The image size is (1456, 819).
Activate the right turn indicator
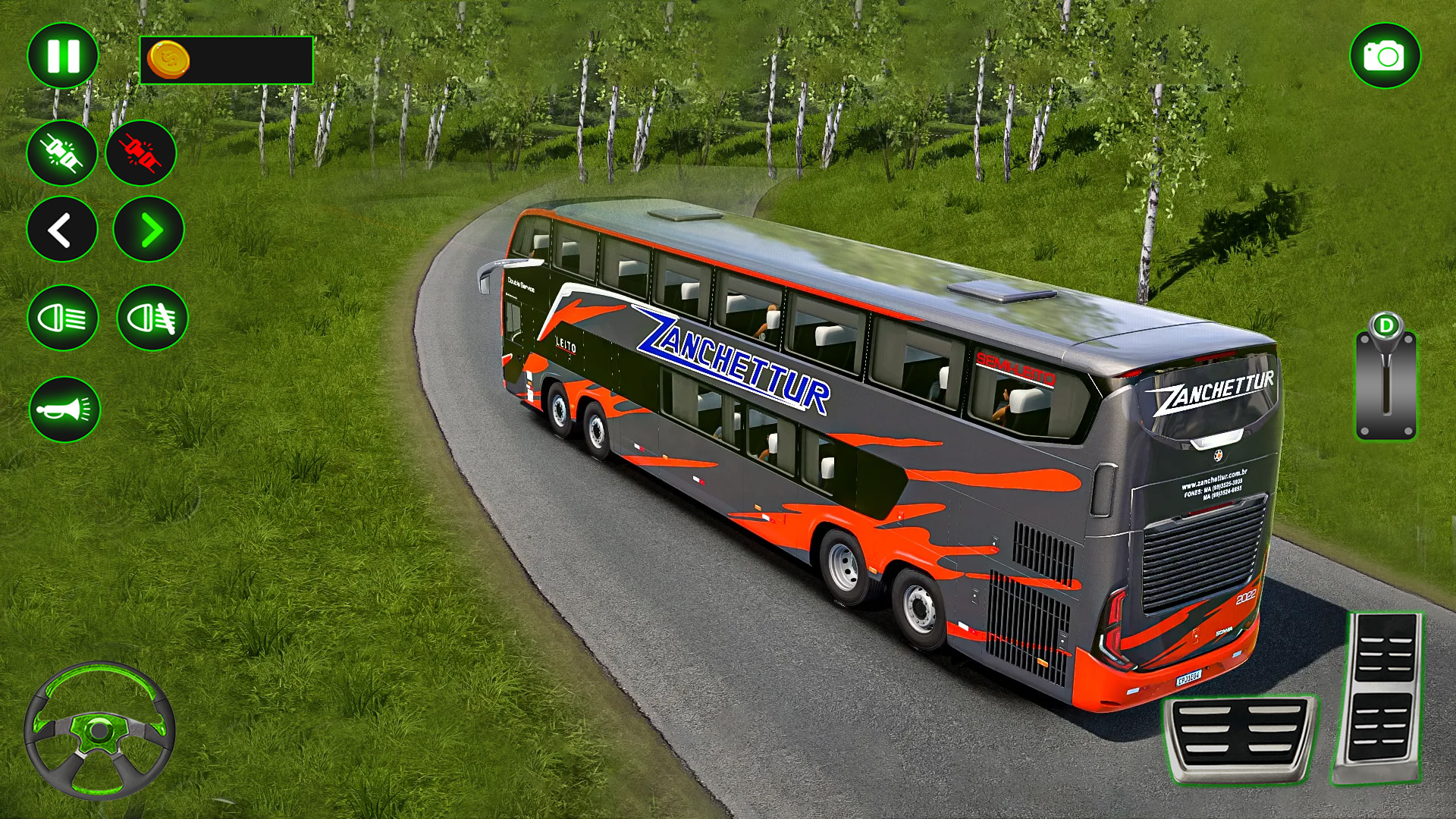click(149, 230)
